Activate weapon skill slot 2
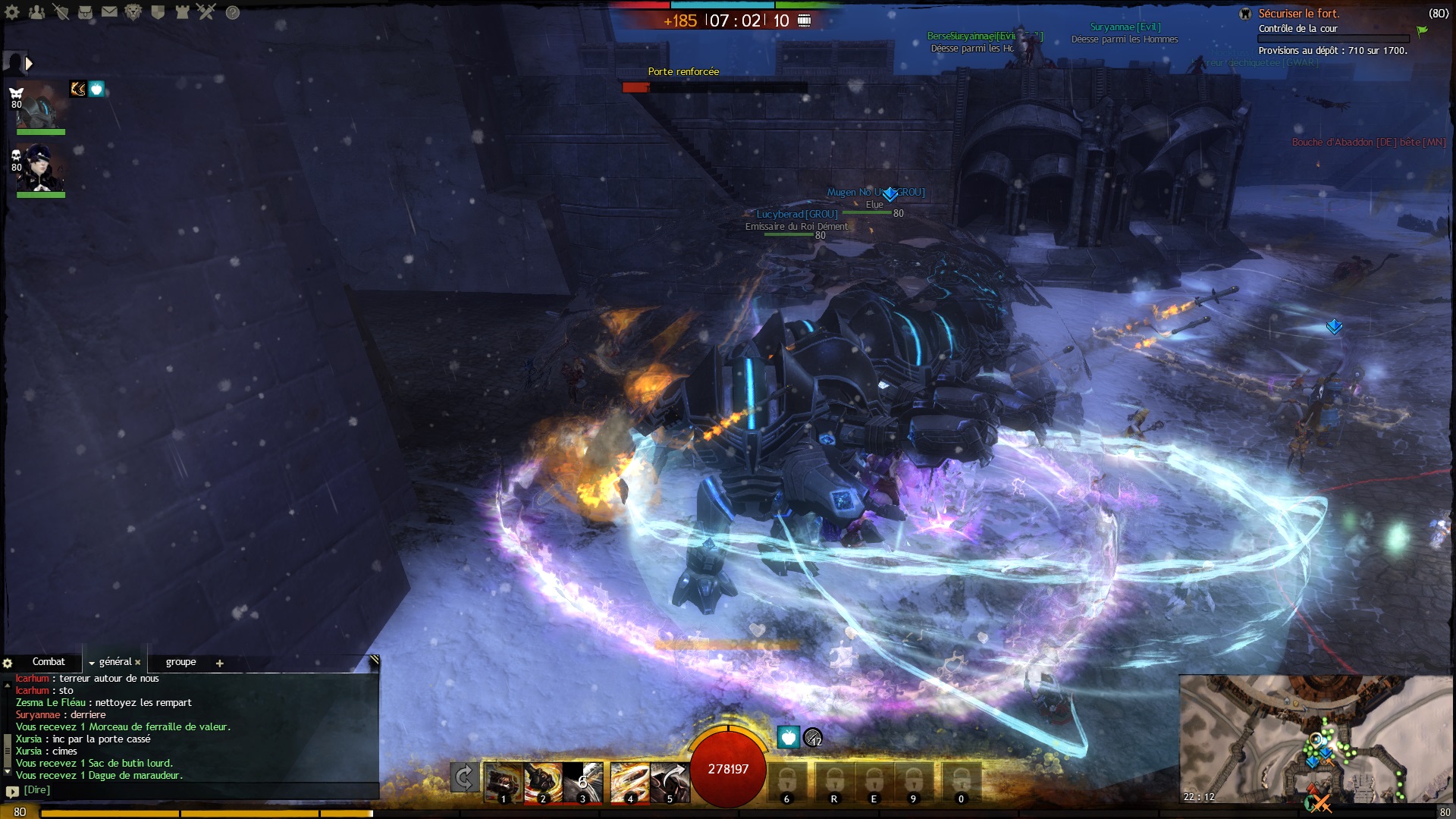 click(x=543, y=782)
